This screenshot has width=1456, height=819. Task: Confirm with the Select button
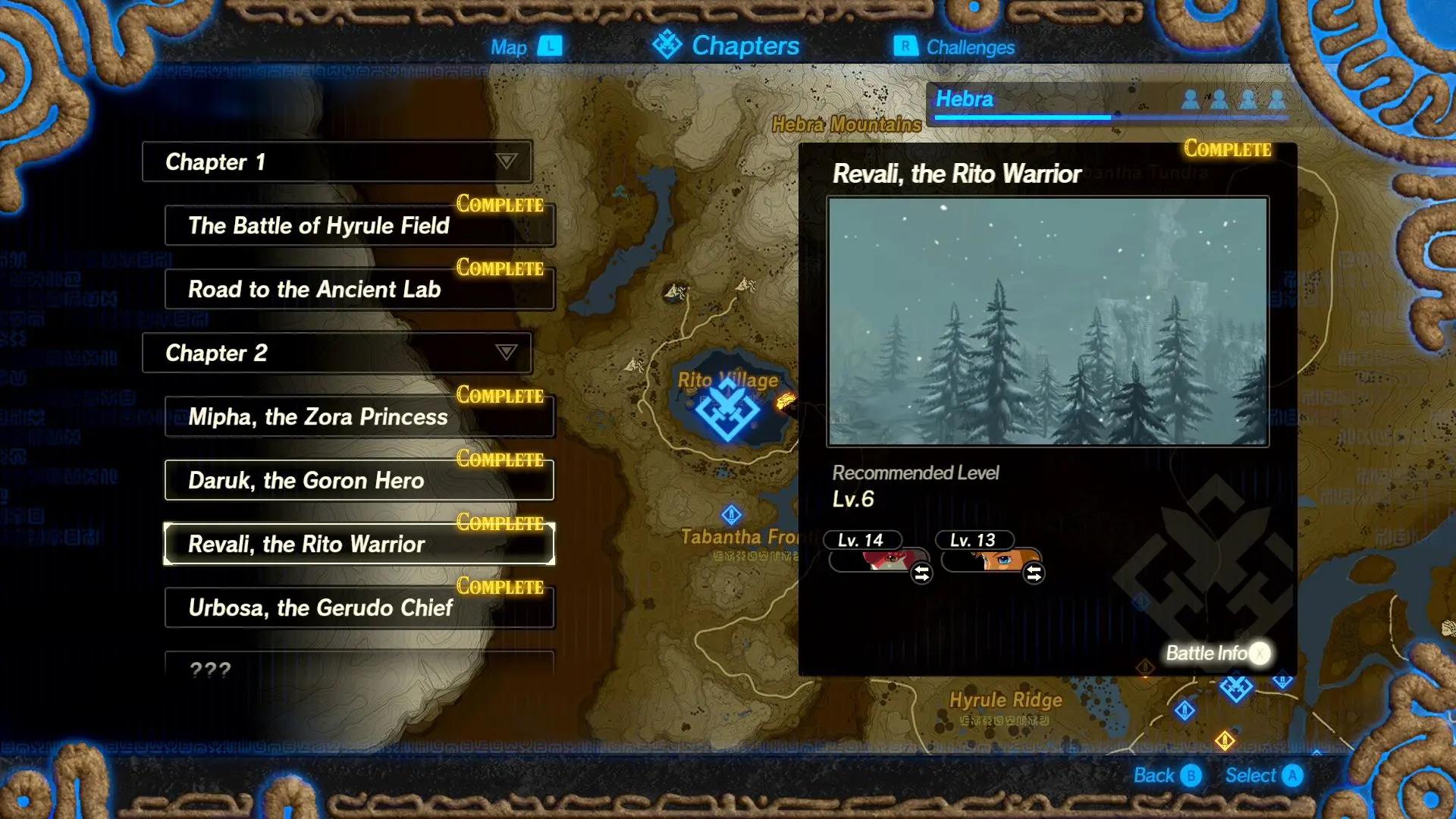1263,776
